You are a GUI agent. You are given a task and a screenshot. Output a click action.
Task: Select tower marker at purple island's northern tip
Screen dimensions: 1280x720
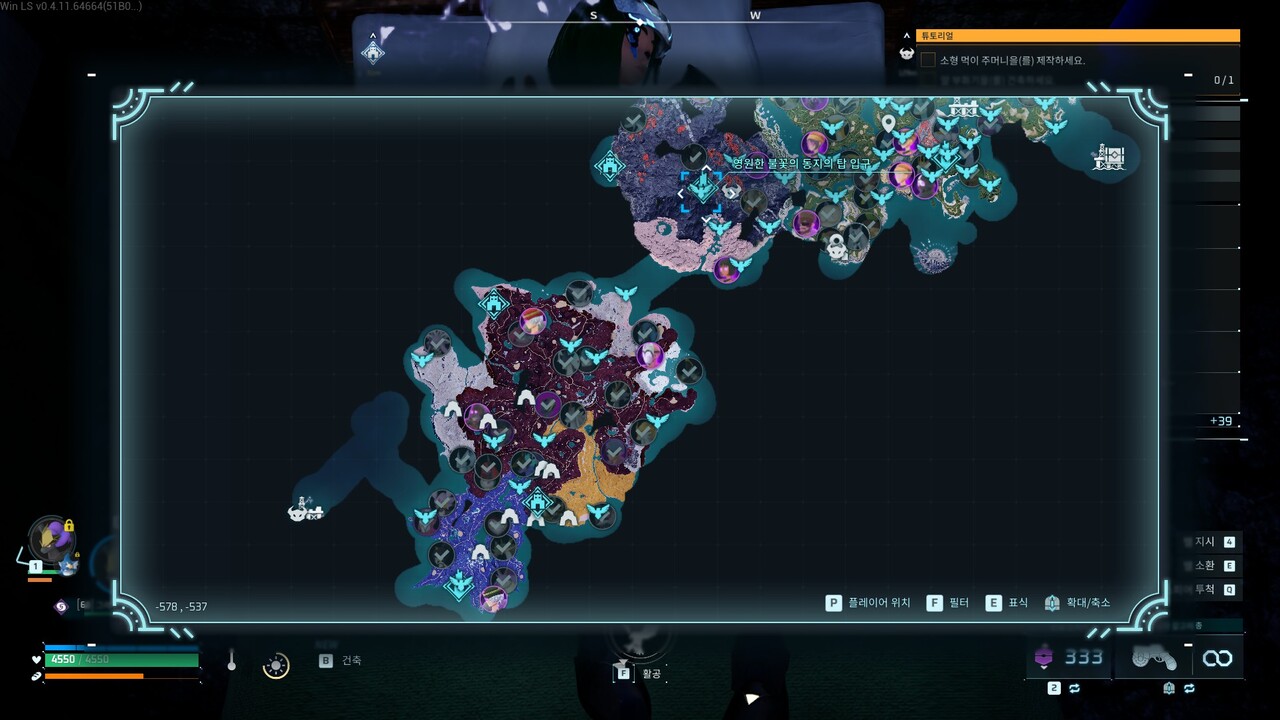[x=494, y=303]
